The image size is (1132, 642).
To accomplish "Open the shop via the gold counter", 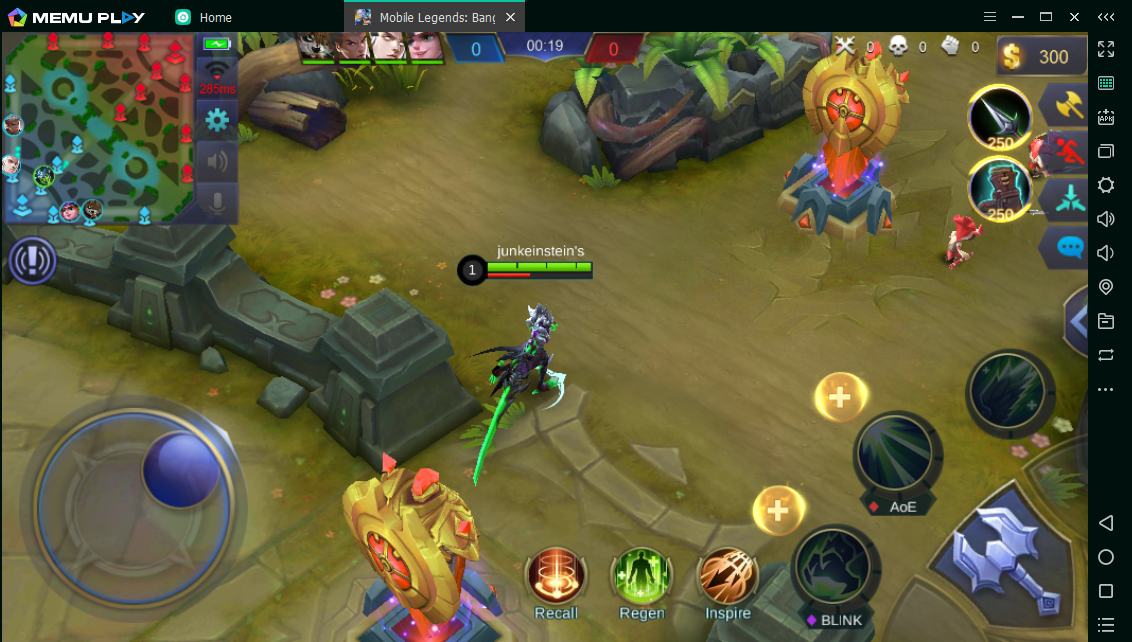I will (x=1041, y=57).
